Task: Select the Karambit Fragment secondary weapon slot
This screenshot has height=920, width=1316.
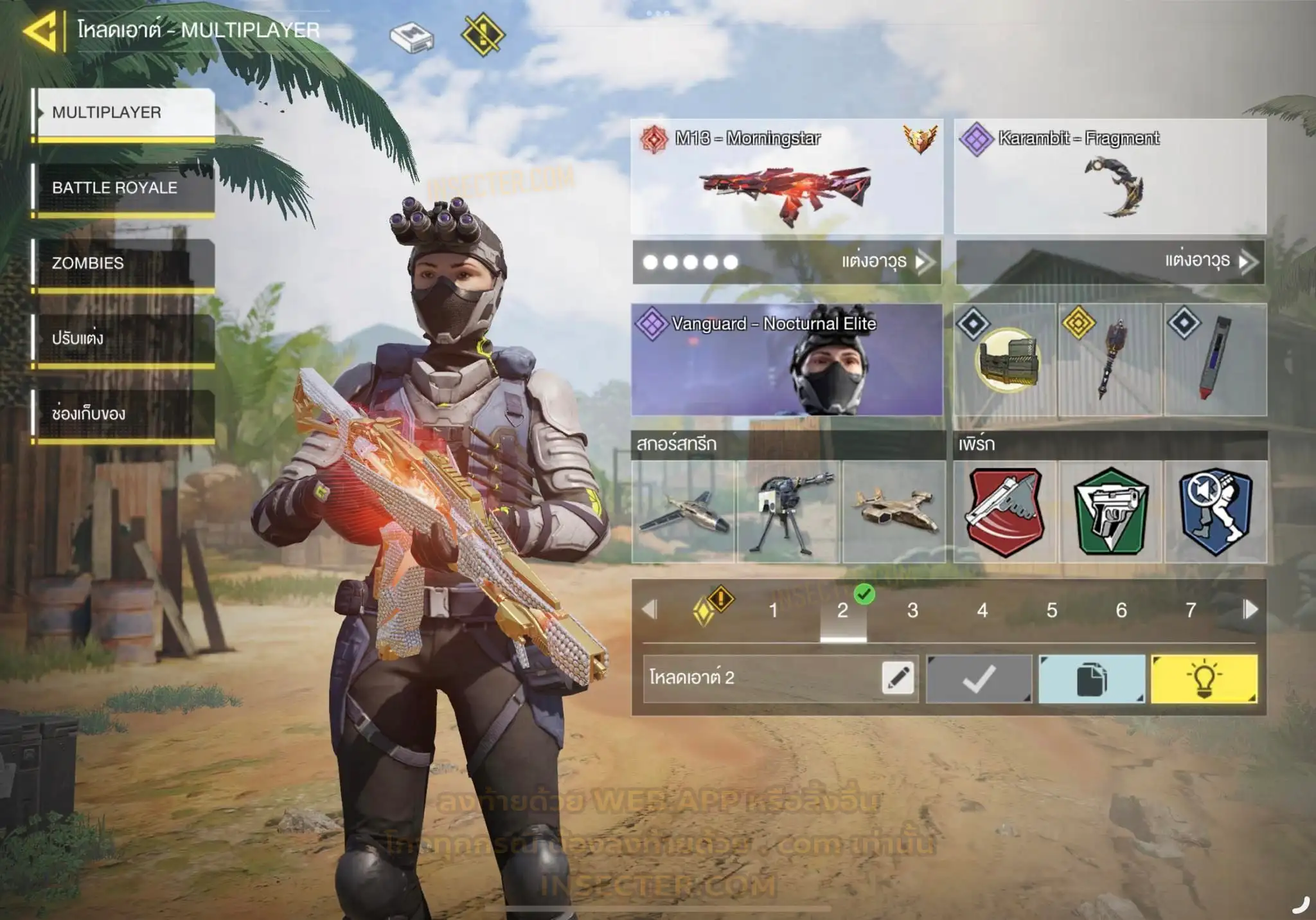Action: [1110, 177]
